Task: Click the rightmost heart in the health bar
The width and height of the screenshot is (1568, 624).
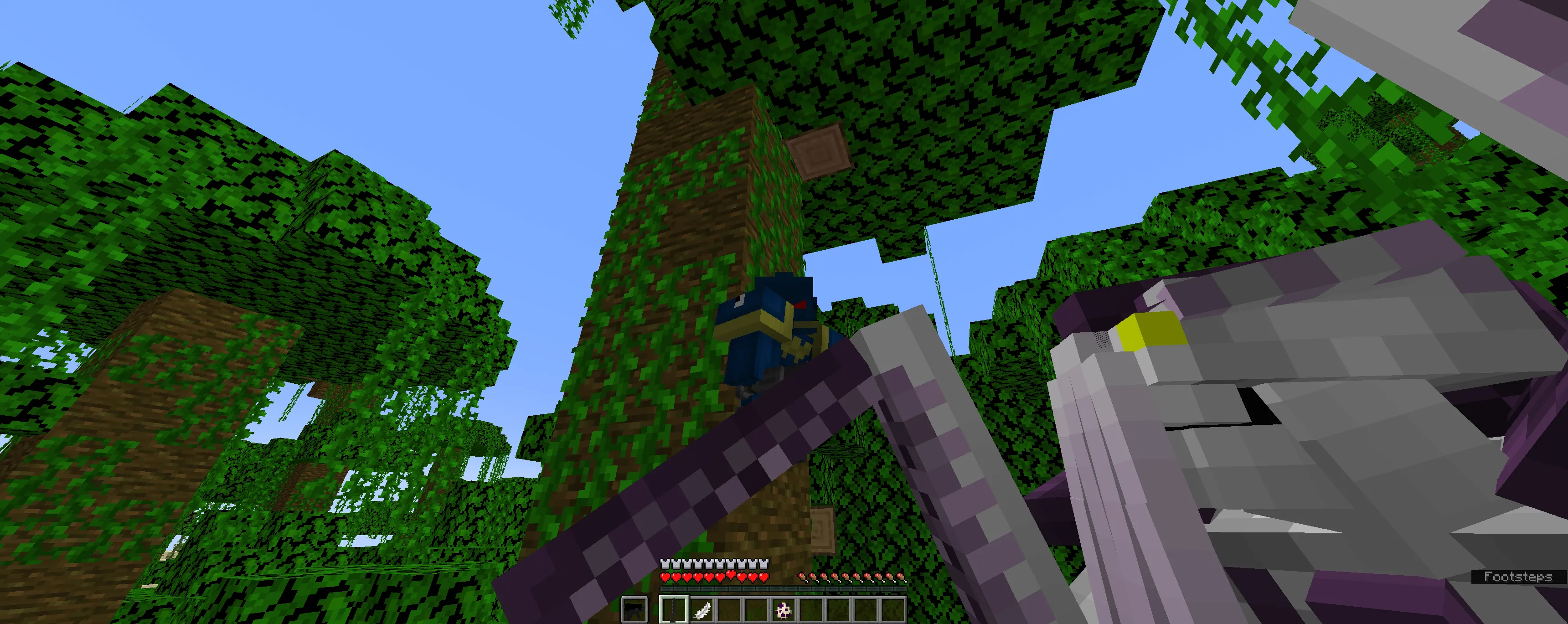Action: (x=764, y=578)
